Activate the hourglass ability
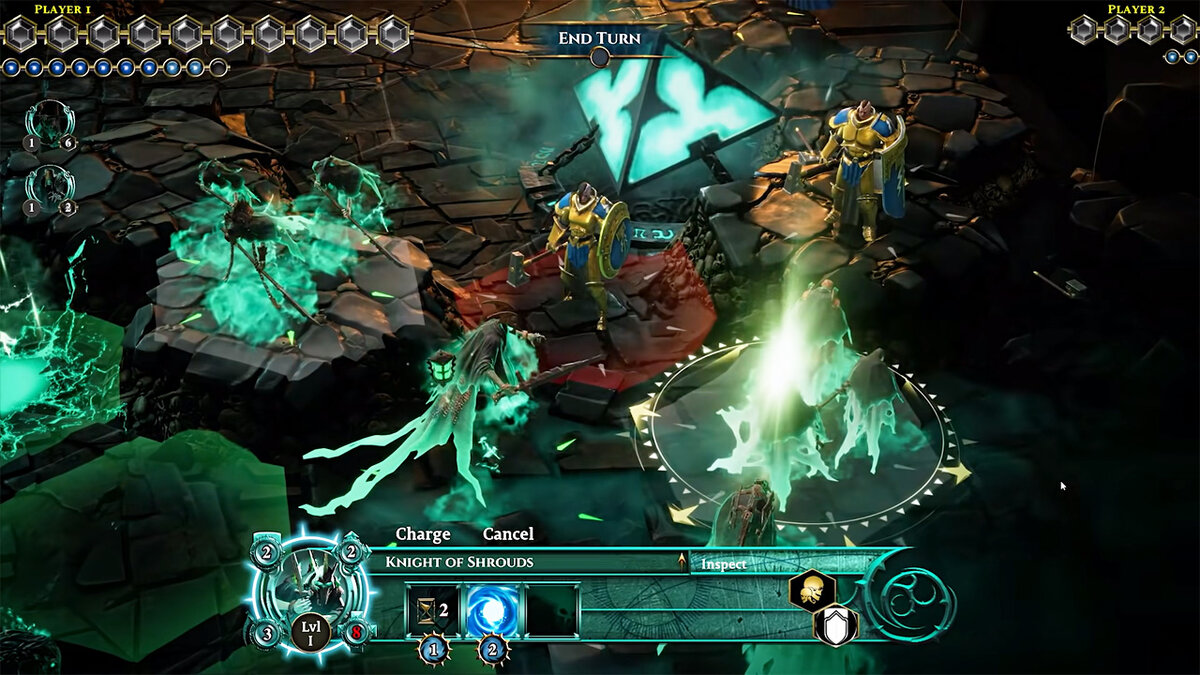The image size is (1200, 675). click(433, 609)
